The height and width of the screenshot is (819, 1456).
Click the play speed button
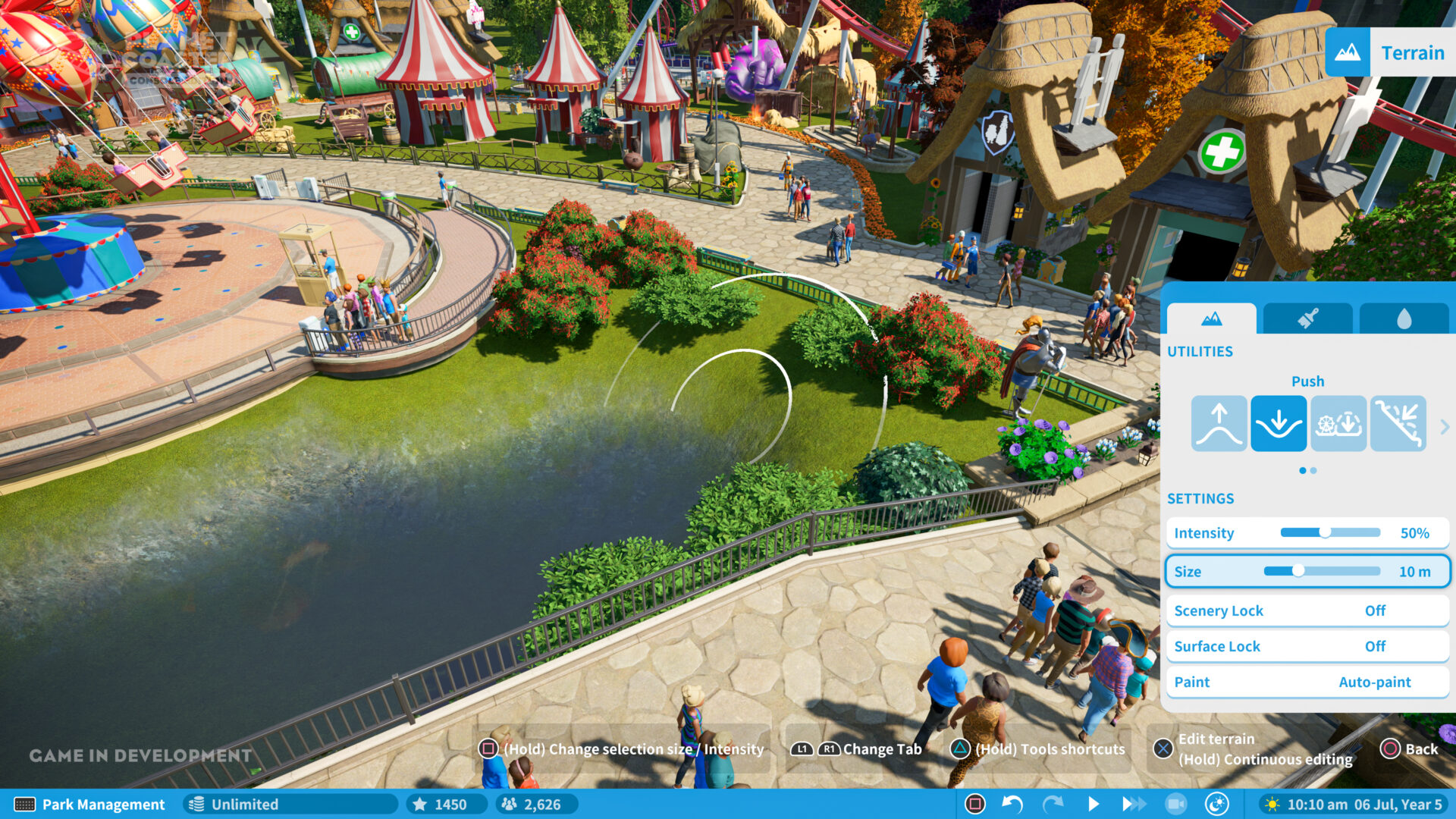pos(1094,805)
